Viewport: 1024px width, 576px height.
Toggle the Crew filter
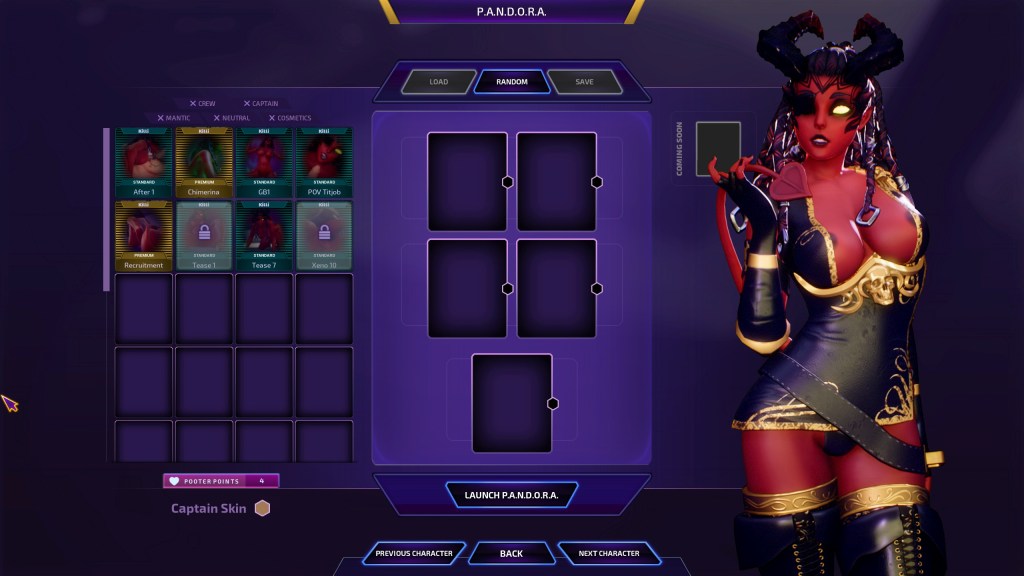pos(201,104)
